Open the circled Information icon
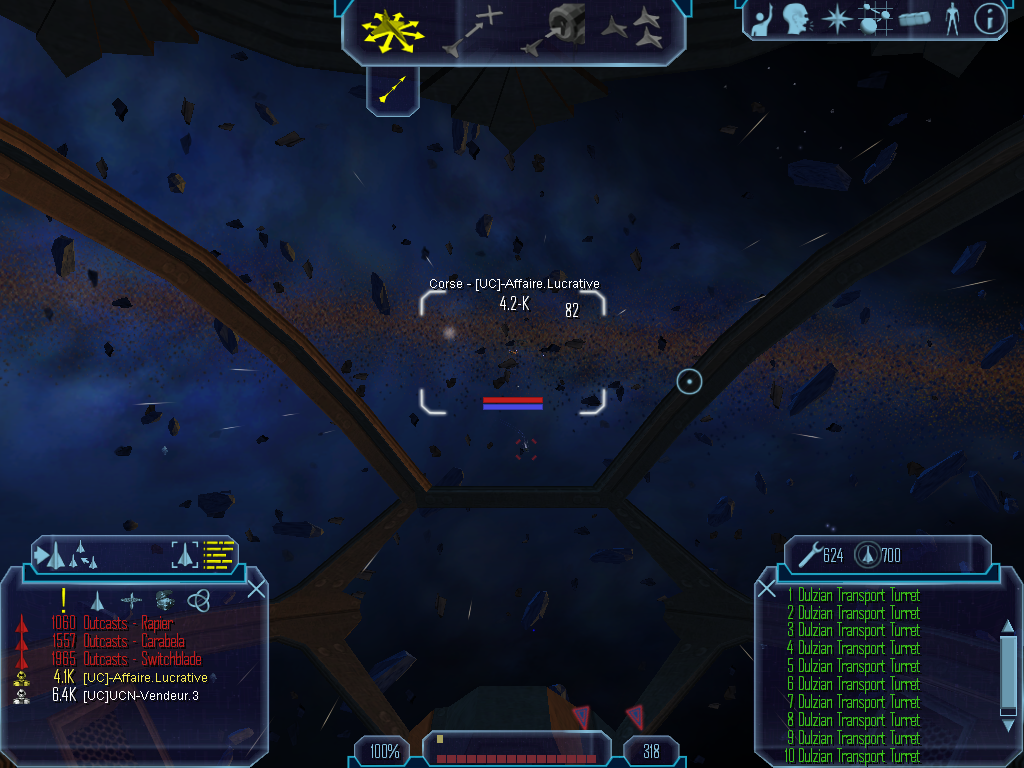1024x768 pixels. tap(989, 19)
